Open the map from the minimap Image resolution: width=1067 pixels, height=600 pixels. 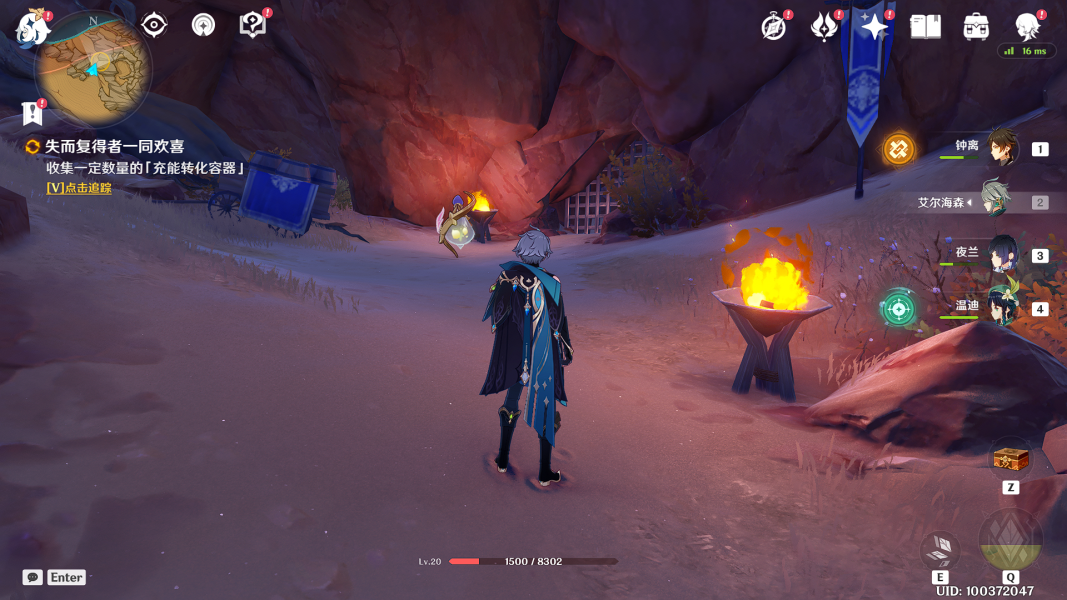(93, 68)
